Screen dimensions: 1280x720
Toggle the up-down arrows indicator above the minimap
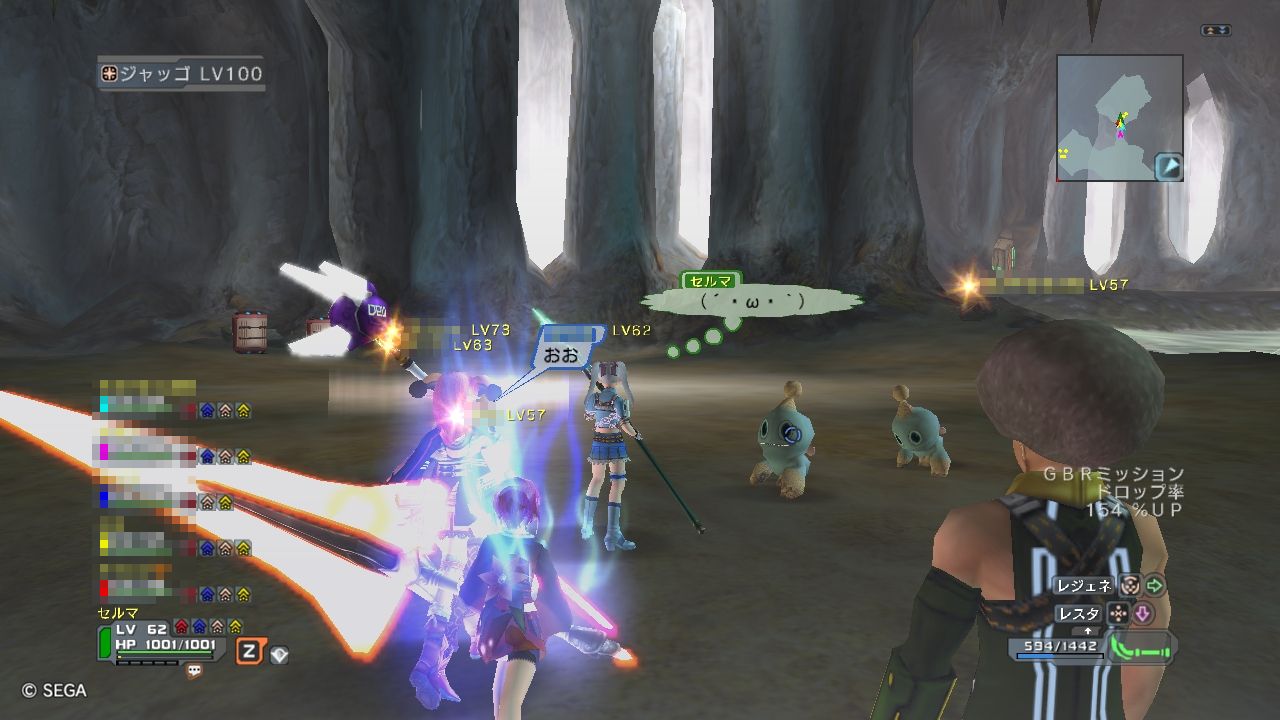coord(1216,31)
